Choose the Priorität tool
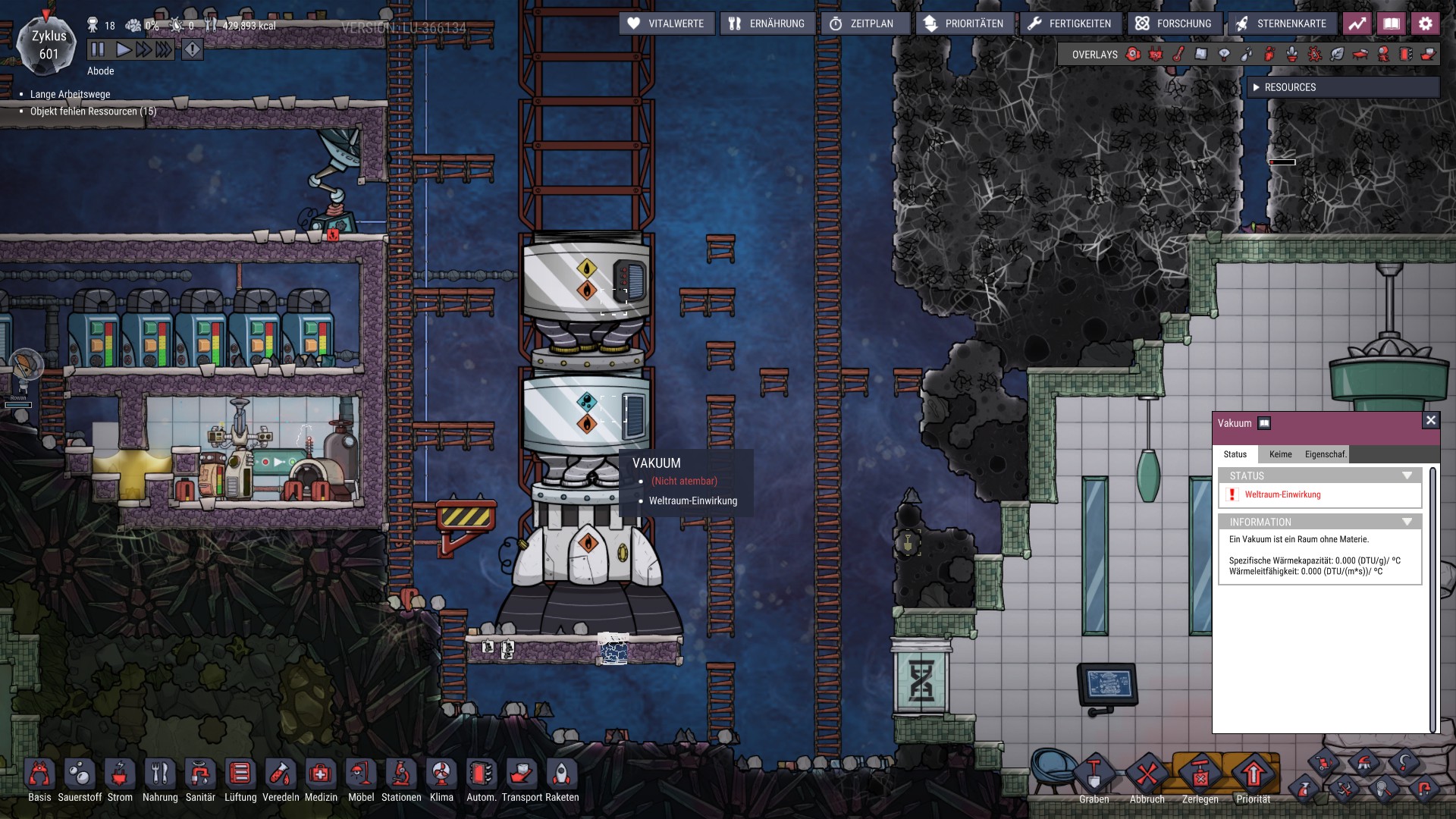 tap(1253, 777)
